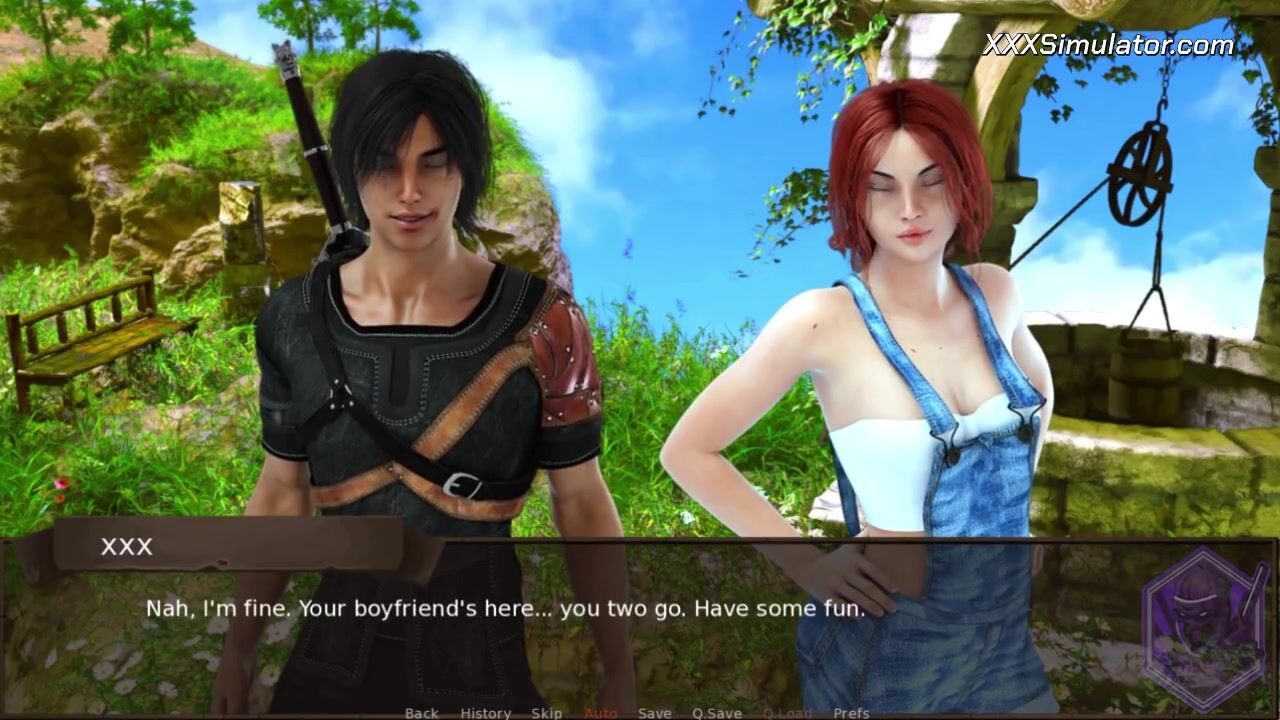Open the dialogue History log

tap(485, 713)
